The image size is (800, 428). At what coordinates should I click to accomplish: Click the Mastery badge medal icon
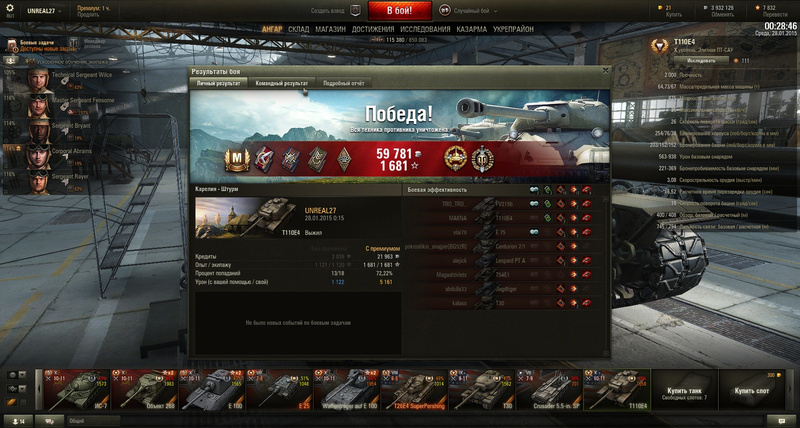[238, 156]
